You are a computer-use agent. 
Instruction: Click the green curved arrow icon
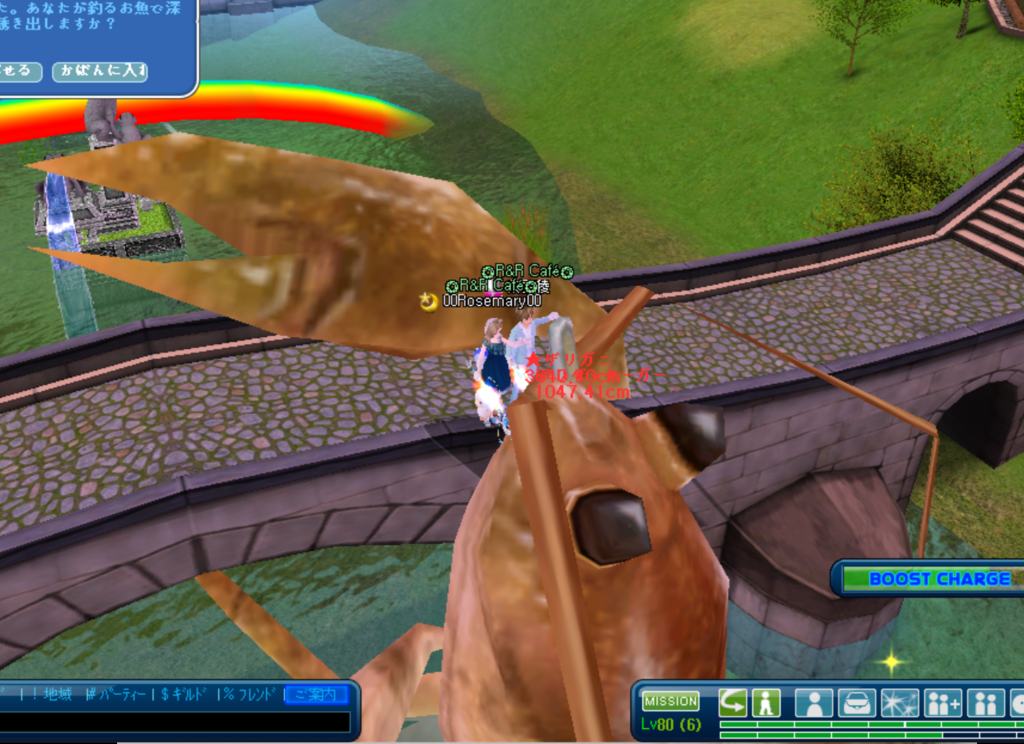click(x=732, y=702)
